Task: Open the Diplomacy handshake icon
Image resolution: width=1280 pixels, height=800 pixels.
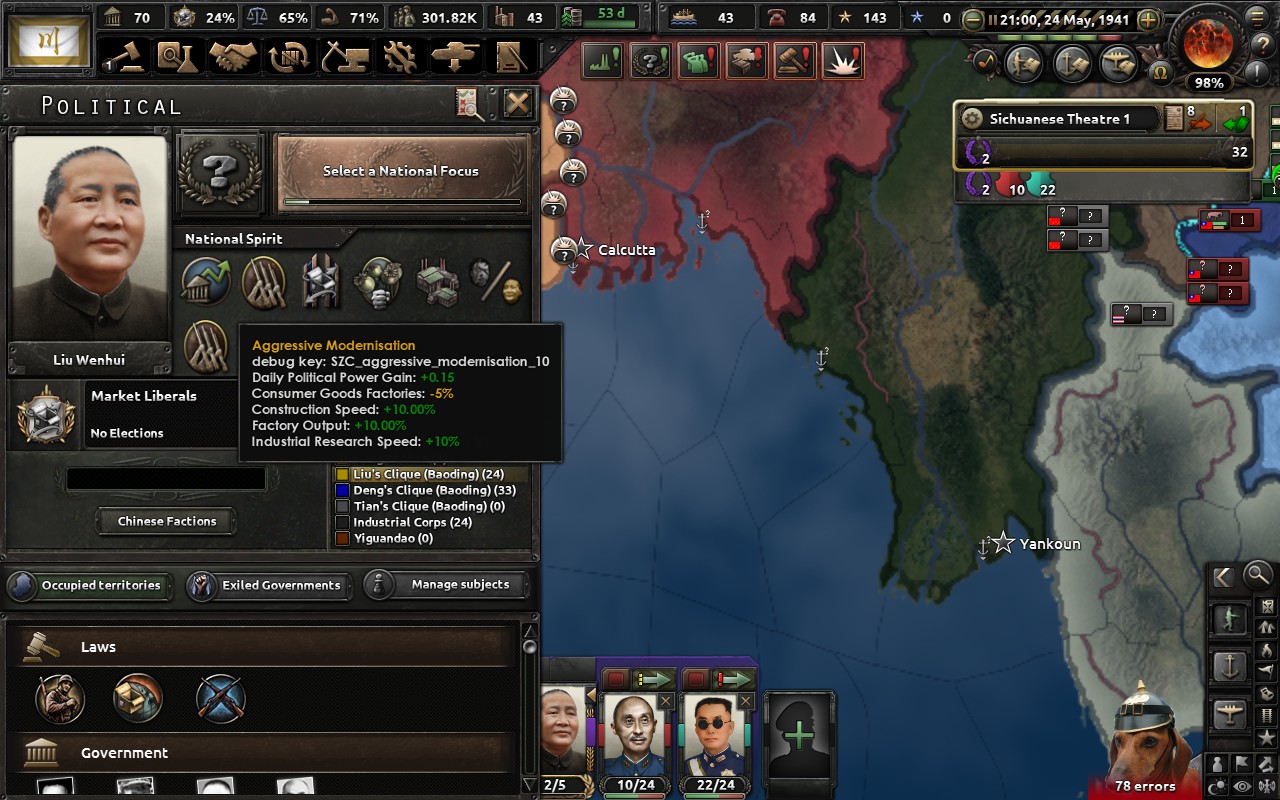Action: coord(232,57)
